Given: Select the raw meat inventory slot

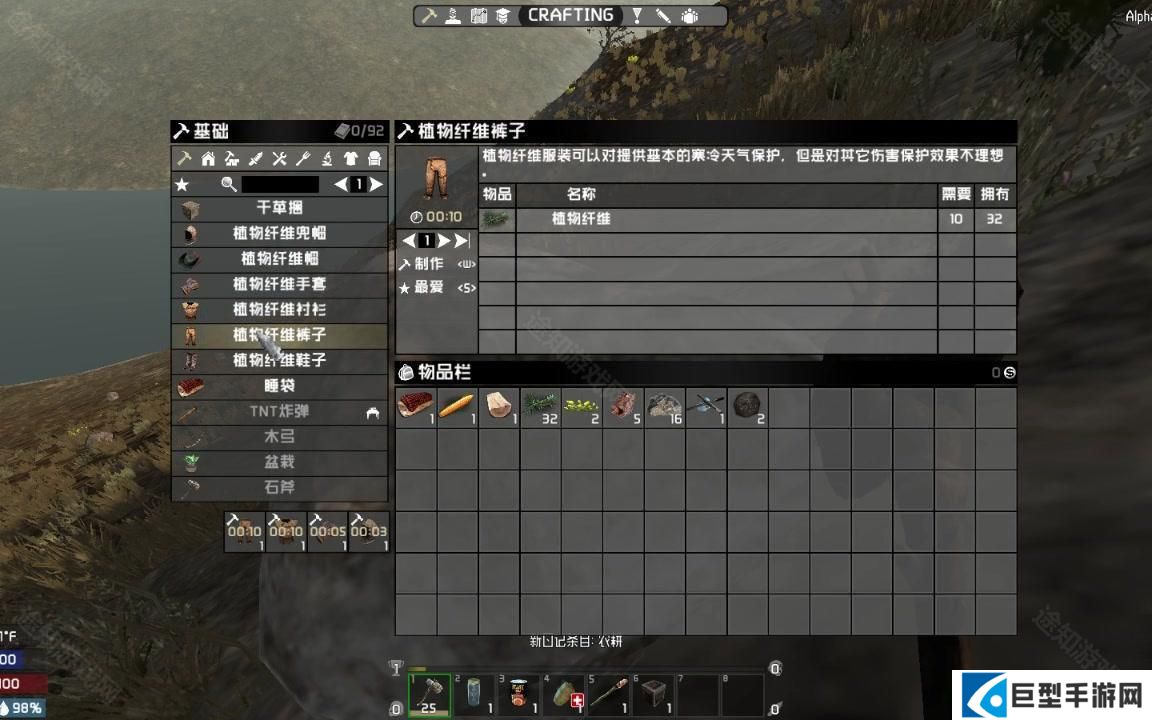Looking at the screenshot, I should [x=415, y=407].
